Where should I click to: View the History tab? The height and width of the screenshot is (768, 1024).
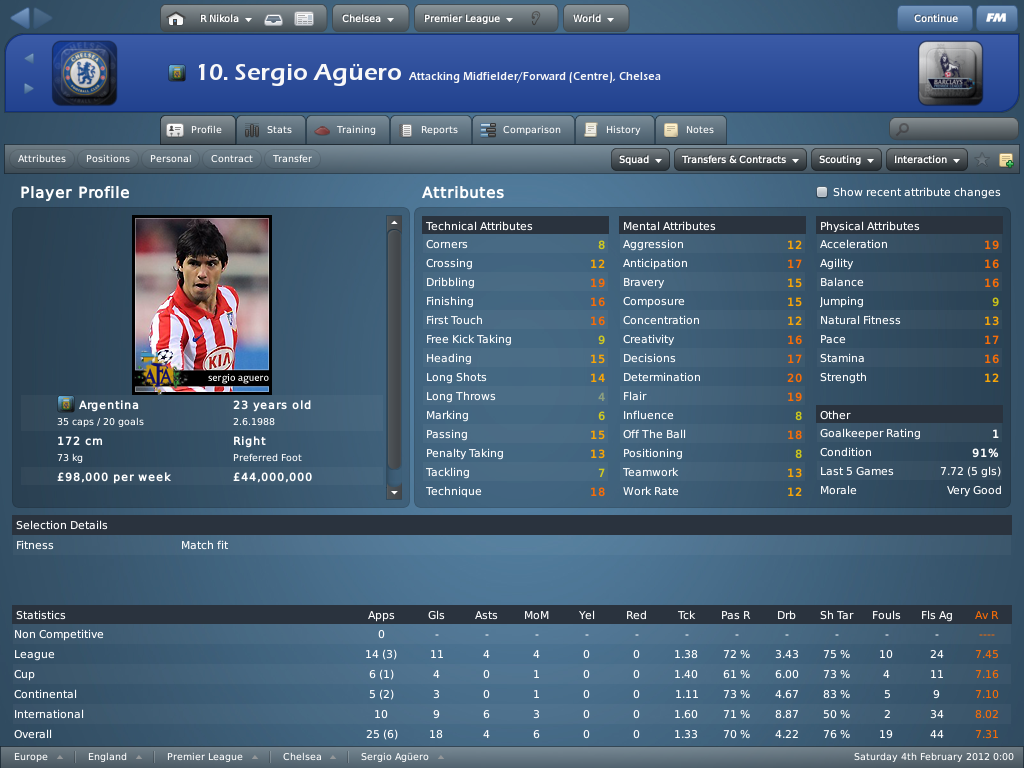(613, 130)
